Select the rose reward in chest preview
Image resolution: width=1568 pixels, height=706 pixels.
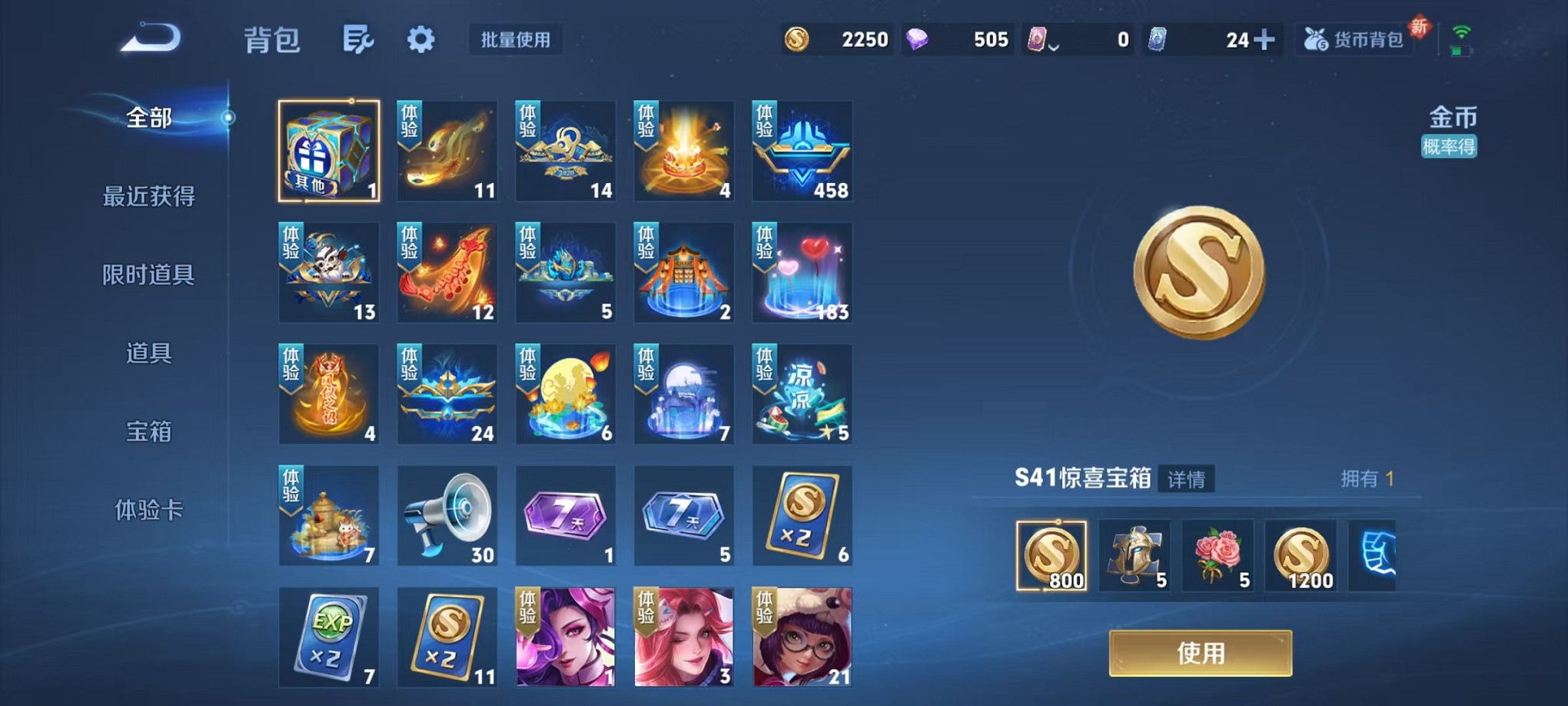pyautogui.click(x=1219, y=556)
